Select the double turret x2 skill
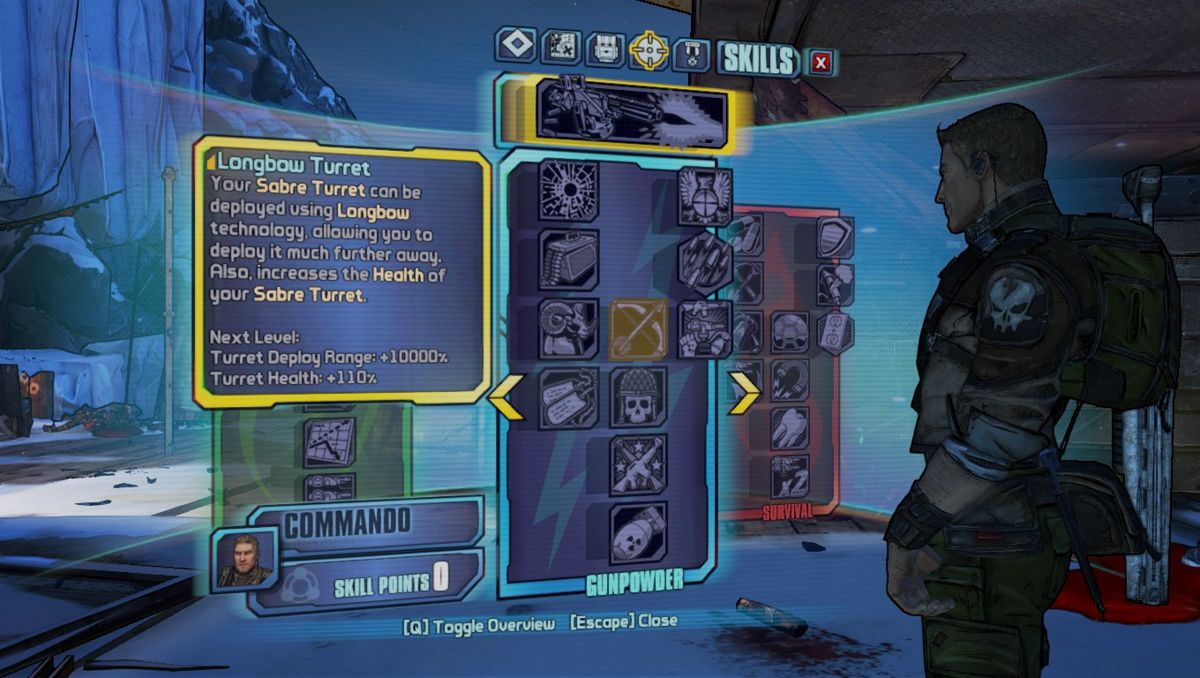 pyautogui.click(x=790, y=476)
